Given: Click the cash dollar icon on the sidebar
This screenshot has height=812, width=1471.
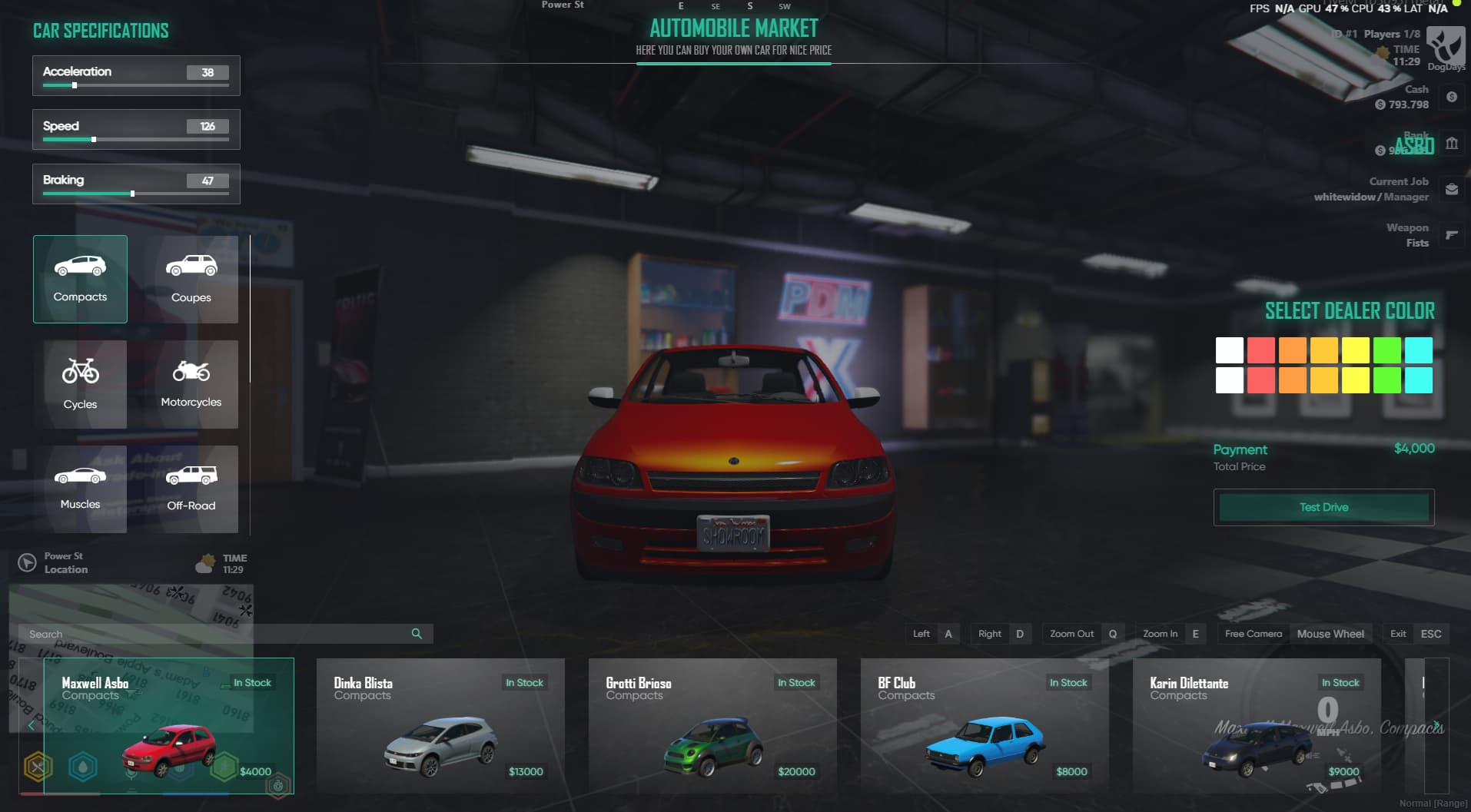Looking at the screenshot, I should pyautogui.click(x=1452, y=98).
